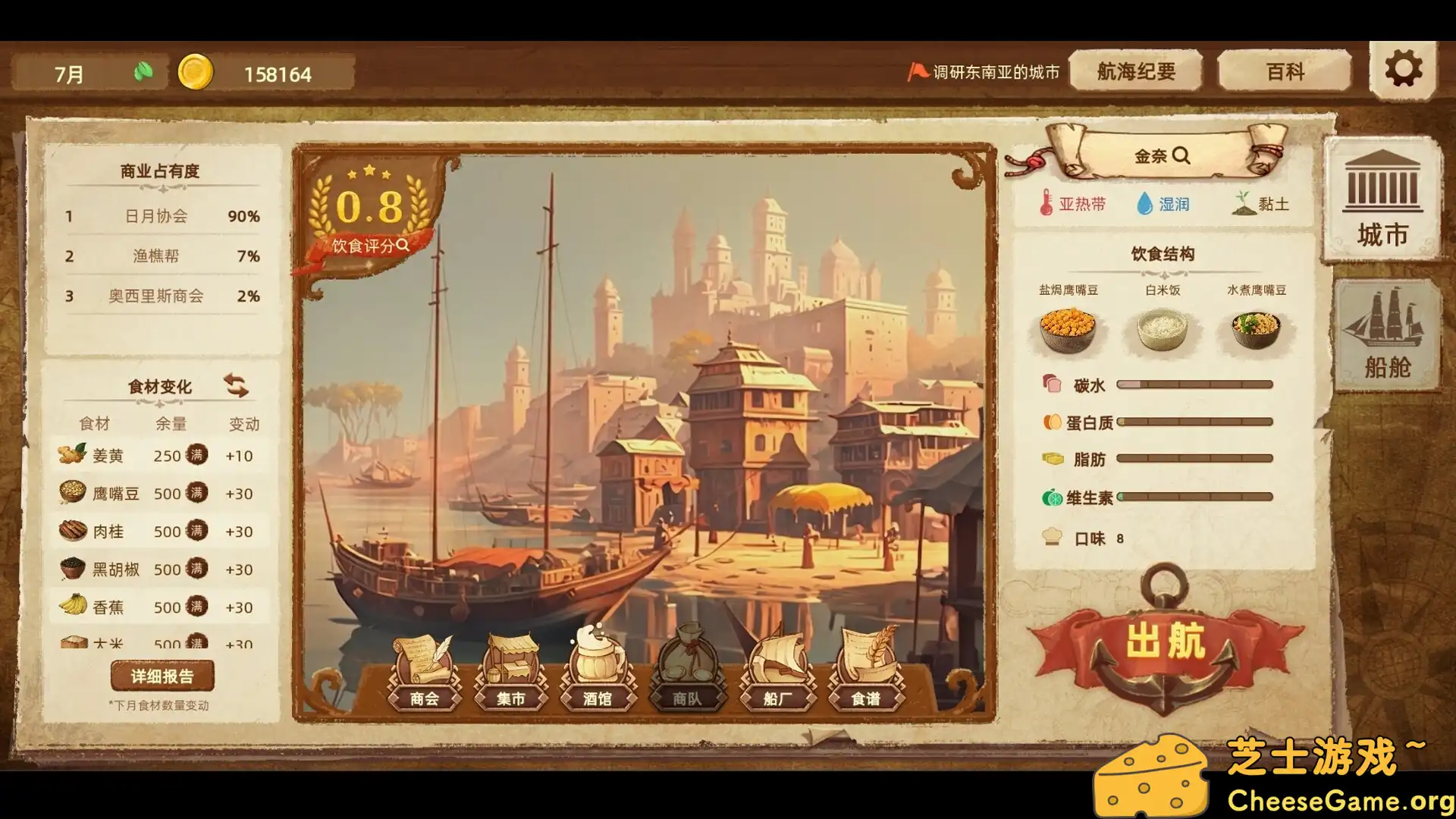The width and height of the screenshot is (1456, 819).
Task: Click the gold coin currency icon
Action: [x=196, y=74]
